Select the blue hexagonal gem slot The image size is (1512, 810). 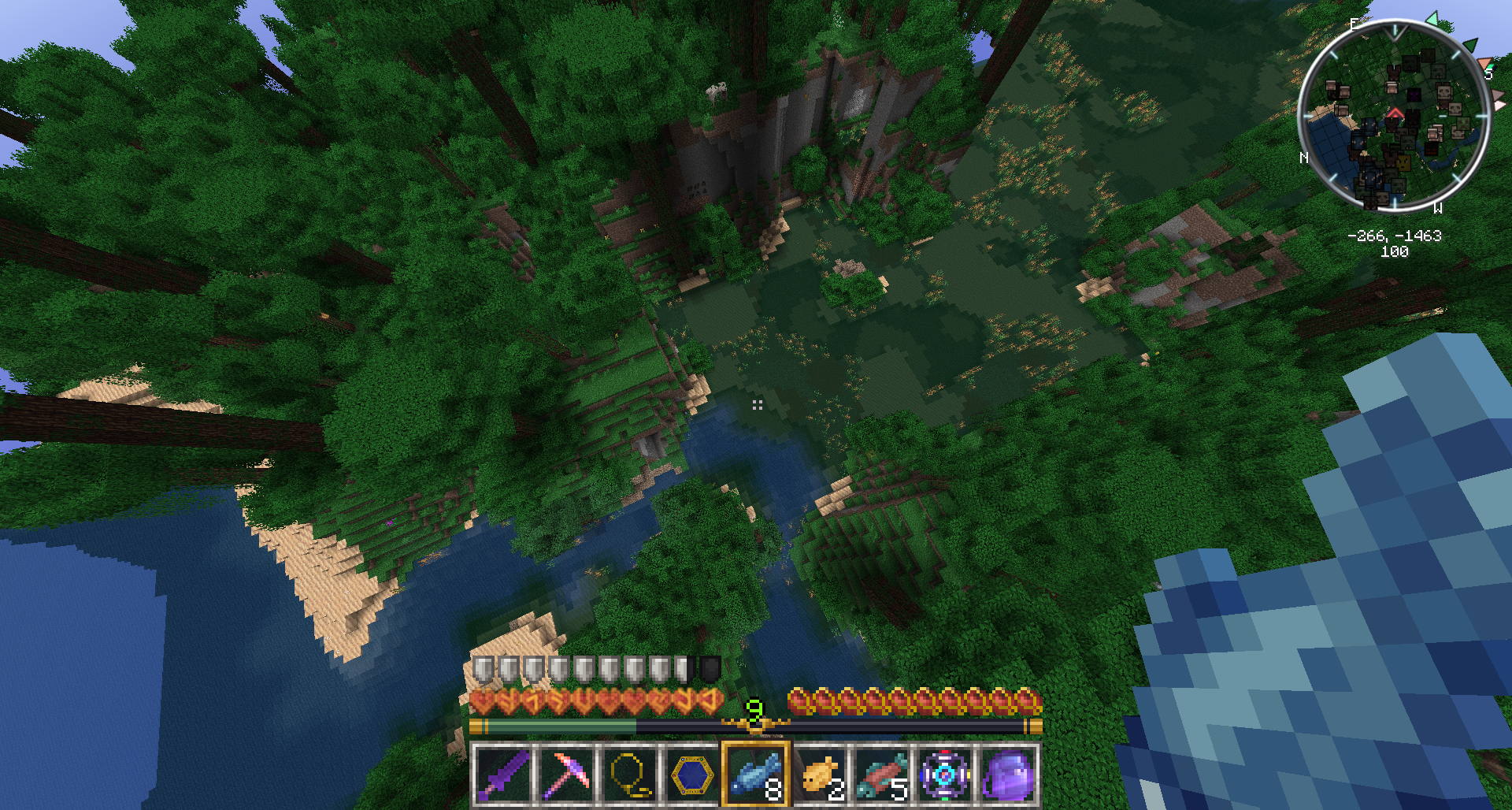pyautogui.click(x=691, y=775)
